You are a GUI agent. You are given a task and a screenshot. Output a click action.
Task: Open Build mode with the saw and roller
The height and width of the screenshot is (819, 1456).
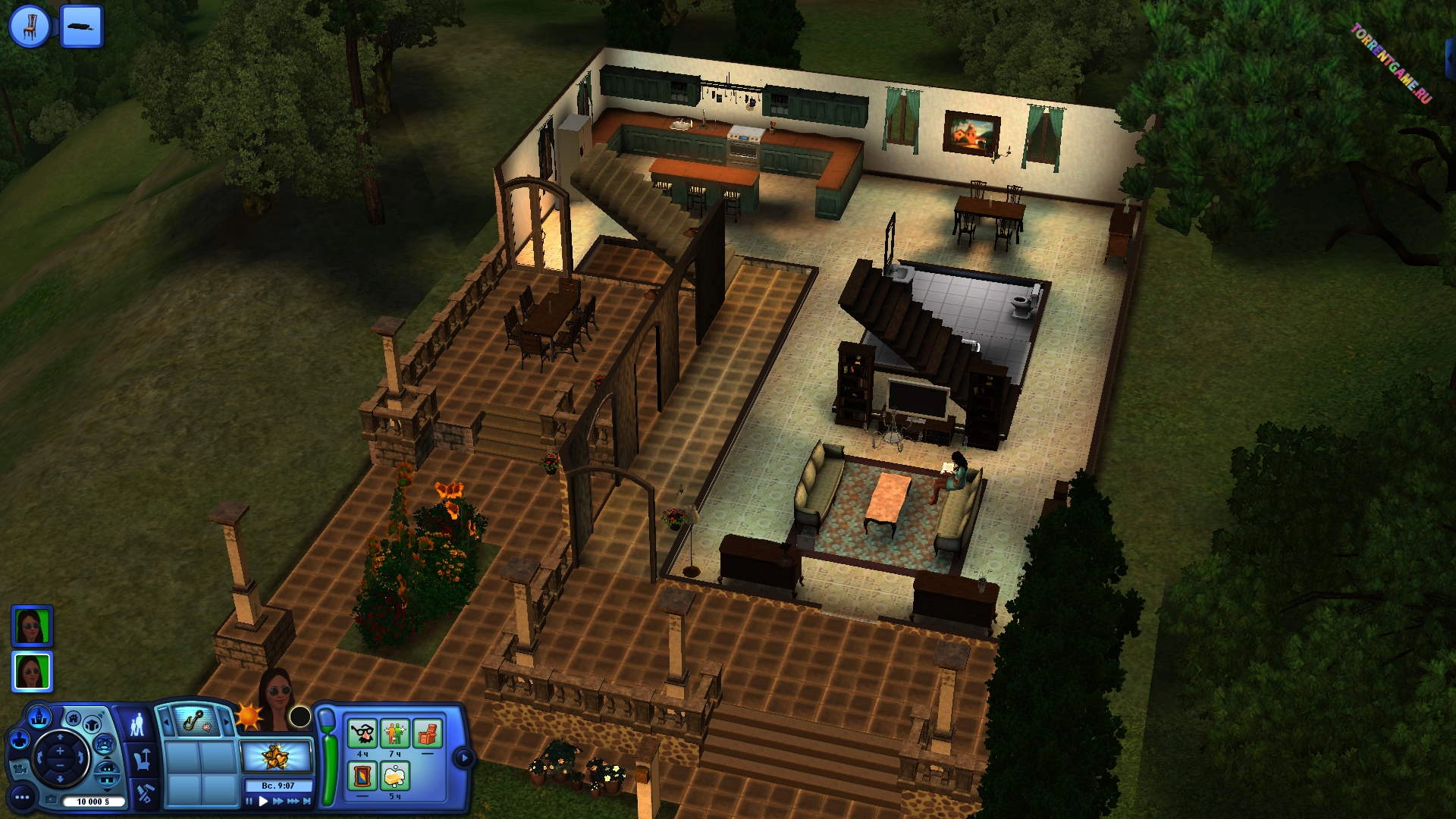click(x=144, y=793)
